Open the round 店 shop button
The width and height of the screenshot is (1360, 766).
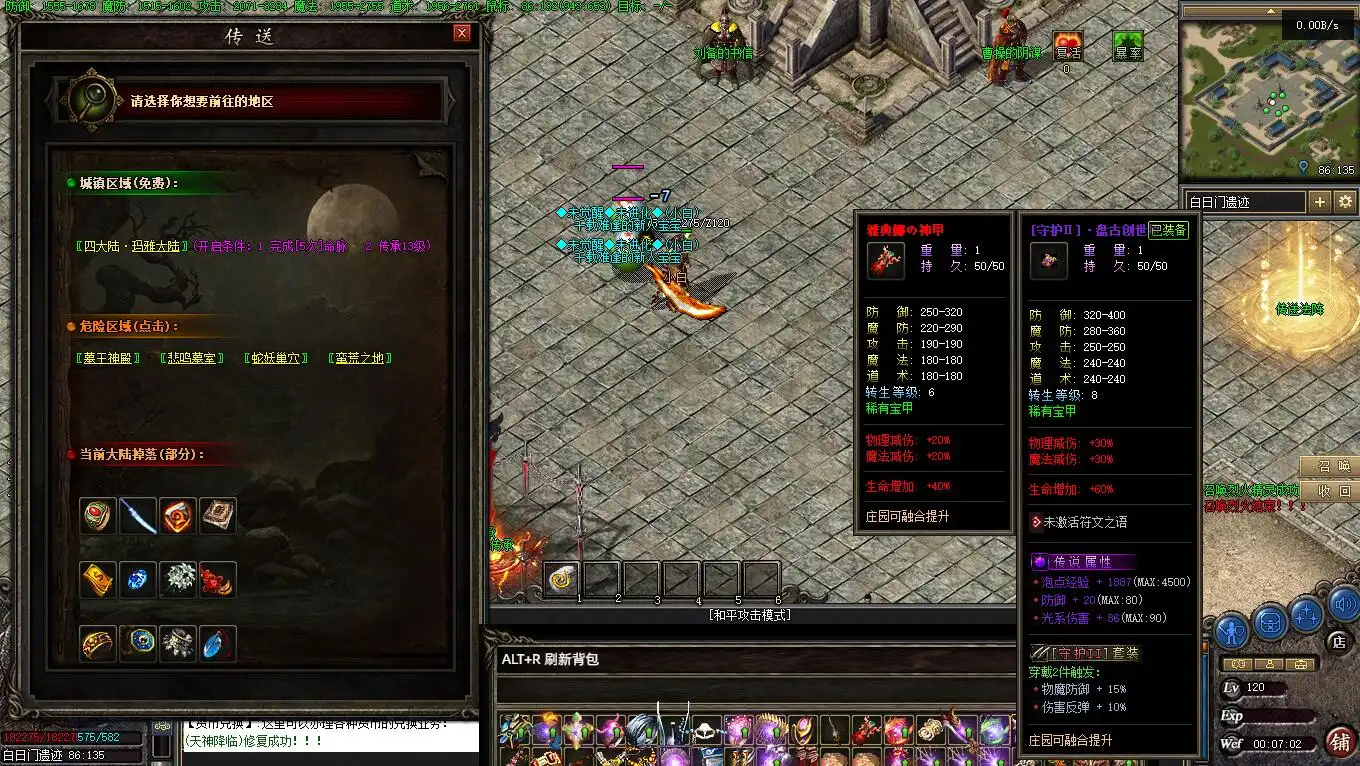pos(1337,641)
